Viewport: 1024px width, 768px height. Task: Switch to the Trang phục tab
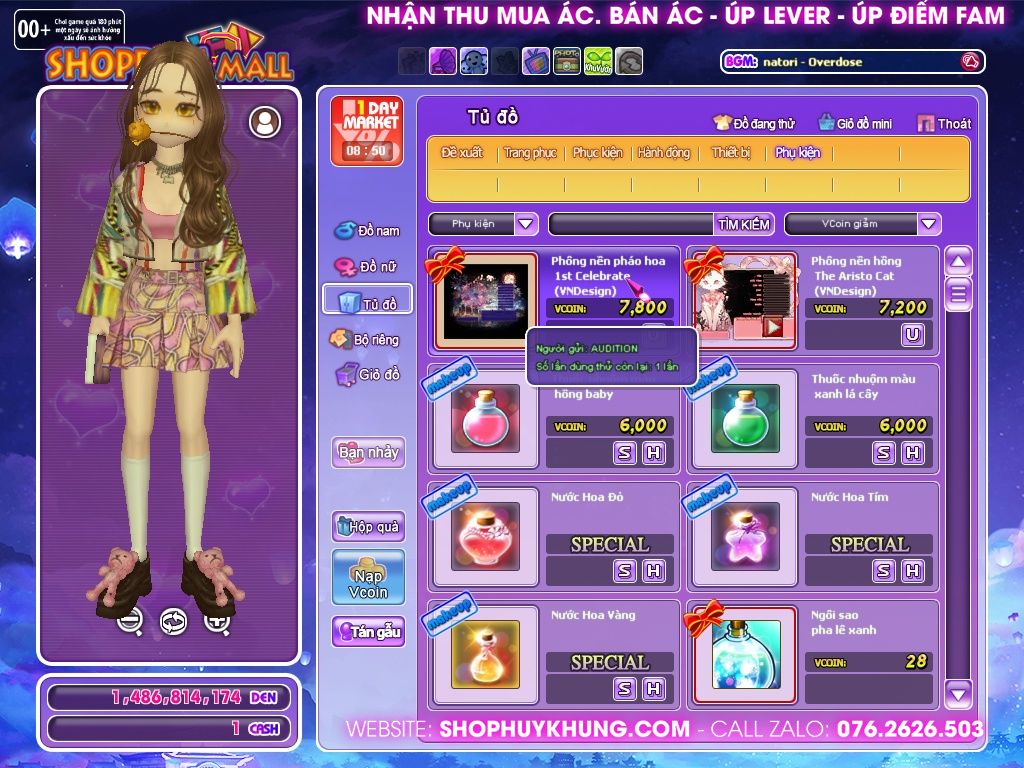point(530,153)
